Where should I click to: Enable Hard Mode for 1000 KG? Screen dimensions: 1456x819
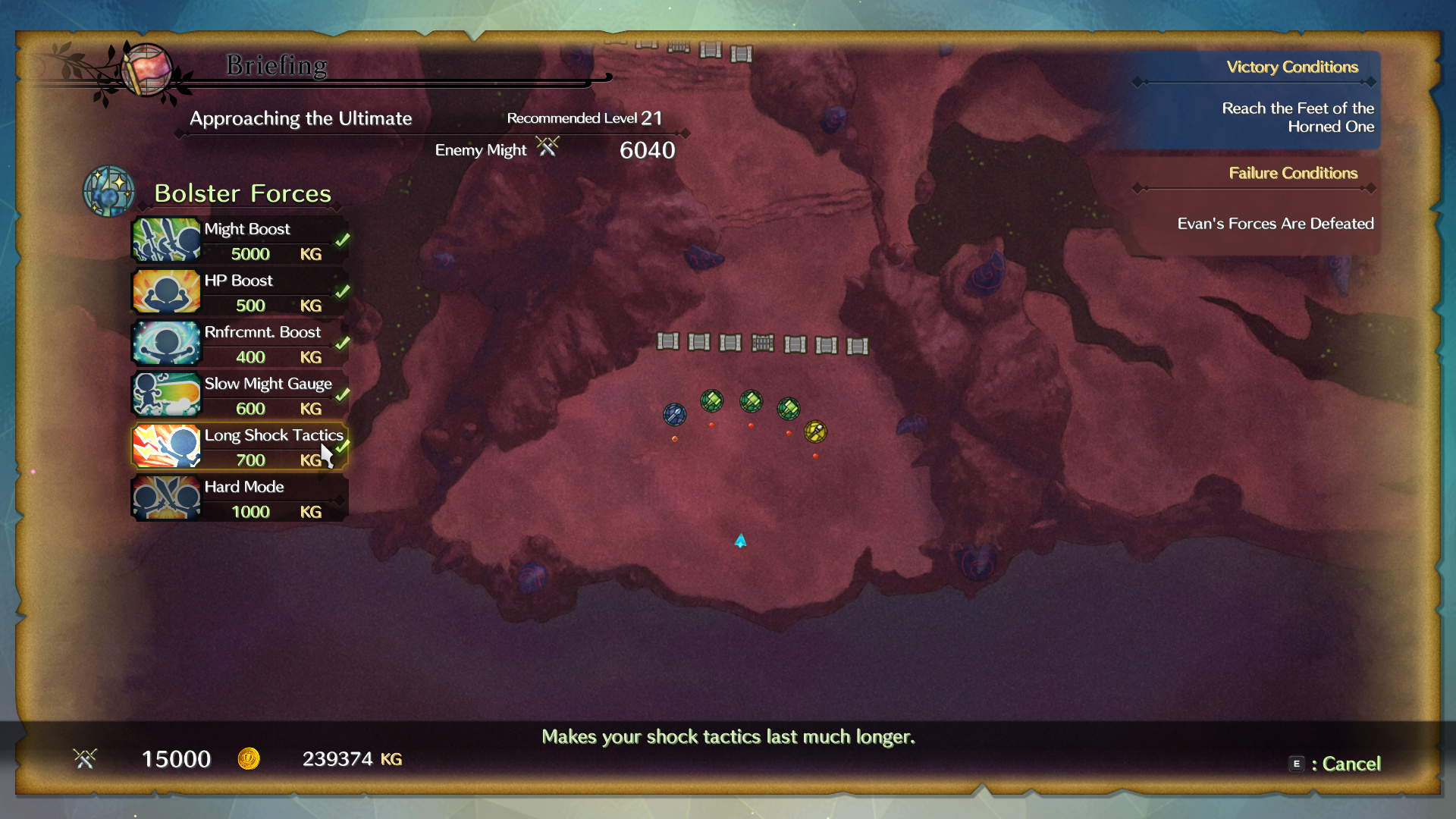[240, 498]
